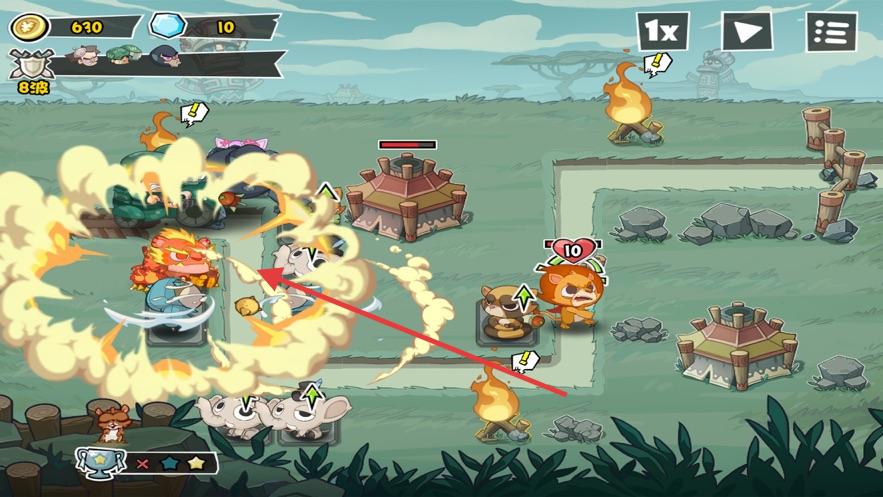Image resolution: width=883 pixels, height=497 pixels.
Task: Tap the gold coin currency icon
Action: pyautogui.click(x=29, y=27)
